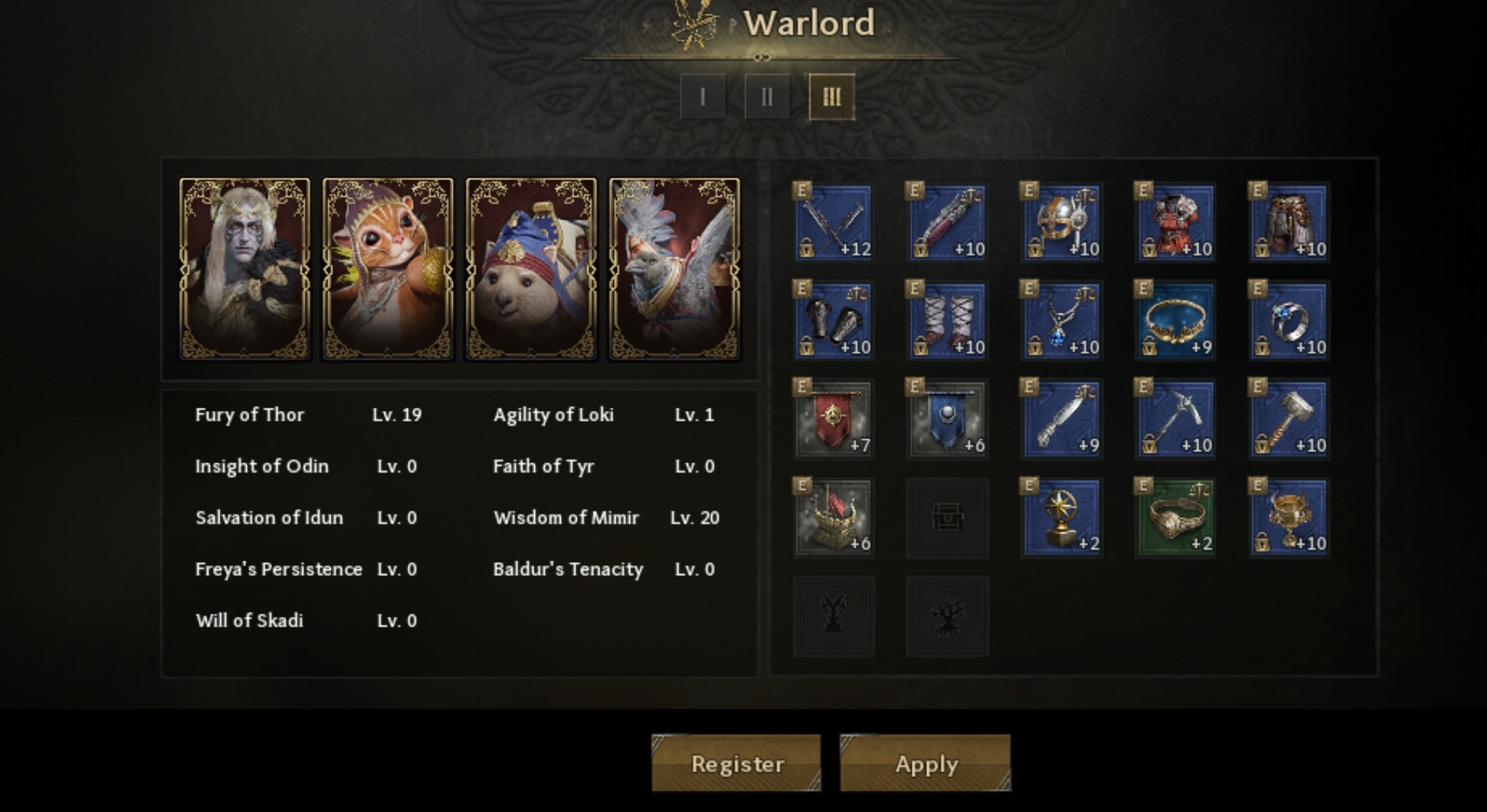The image size is (1487, 812).
Task: Click the blue gem necklace slot
Action: pyautogui.click(x=1061, y=321)
